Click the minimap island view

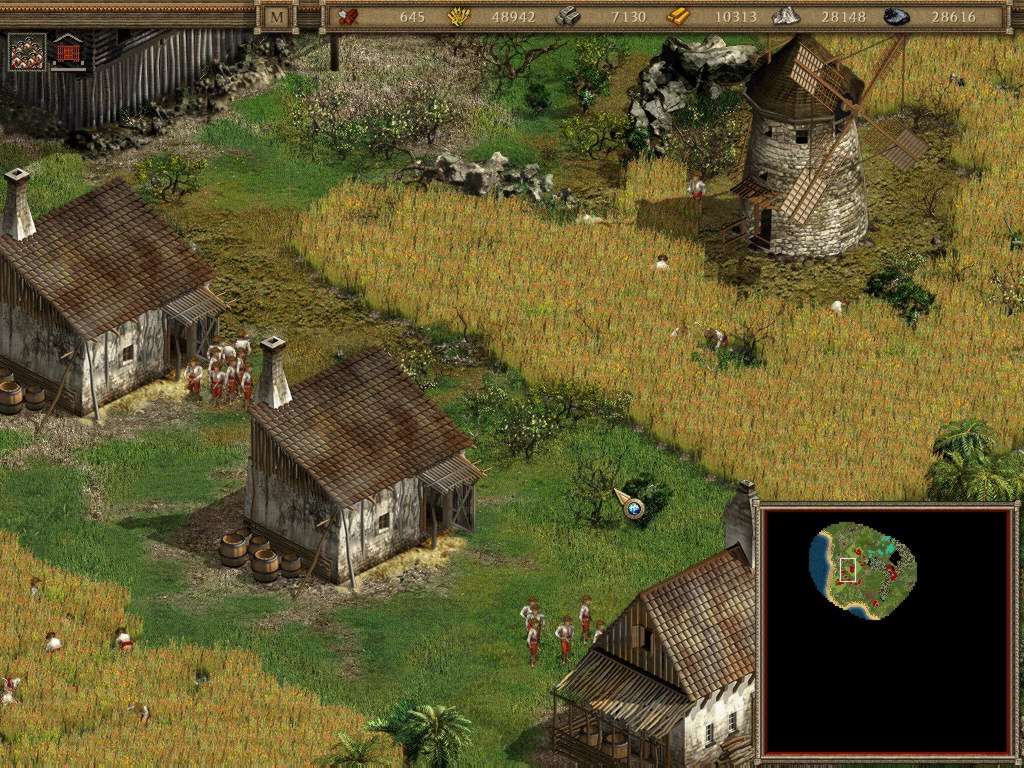(862, 570)
